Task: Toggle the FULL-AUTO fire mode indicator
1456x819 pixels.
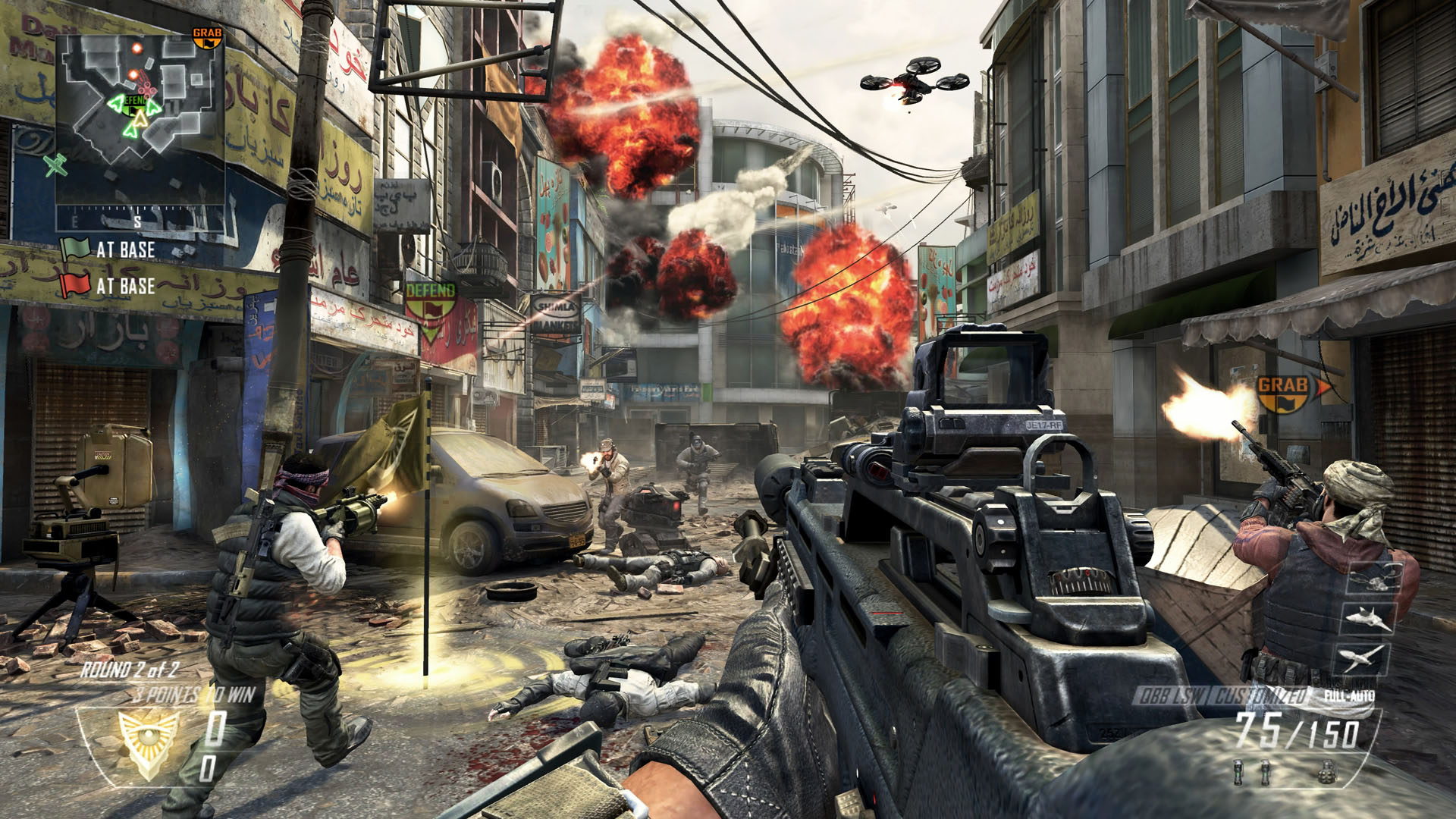Action: [1351, 695]
